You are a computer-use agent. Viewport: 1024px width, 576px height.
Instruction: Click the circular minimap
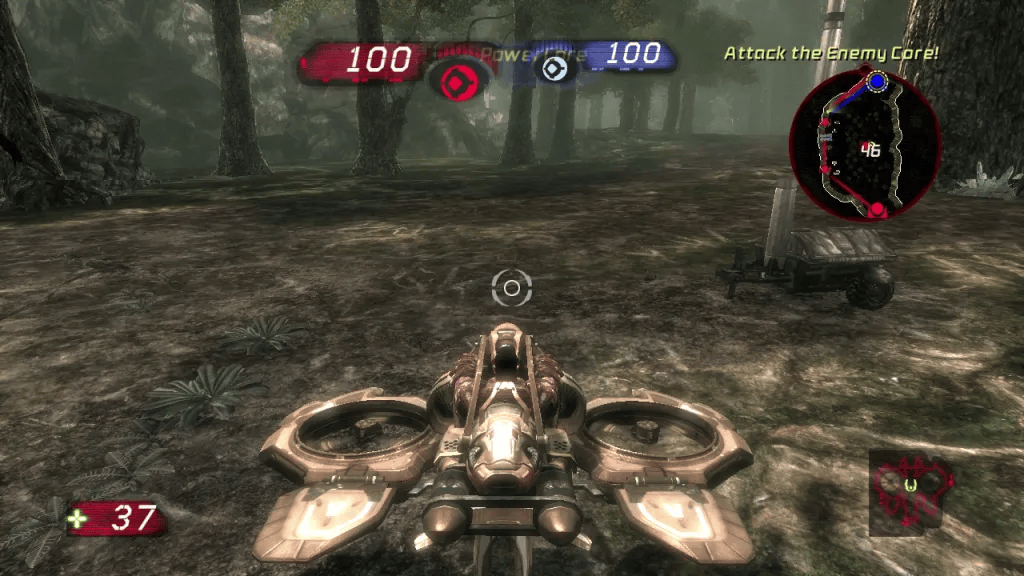[x=865, y=145]
